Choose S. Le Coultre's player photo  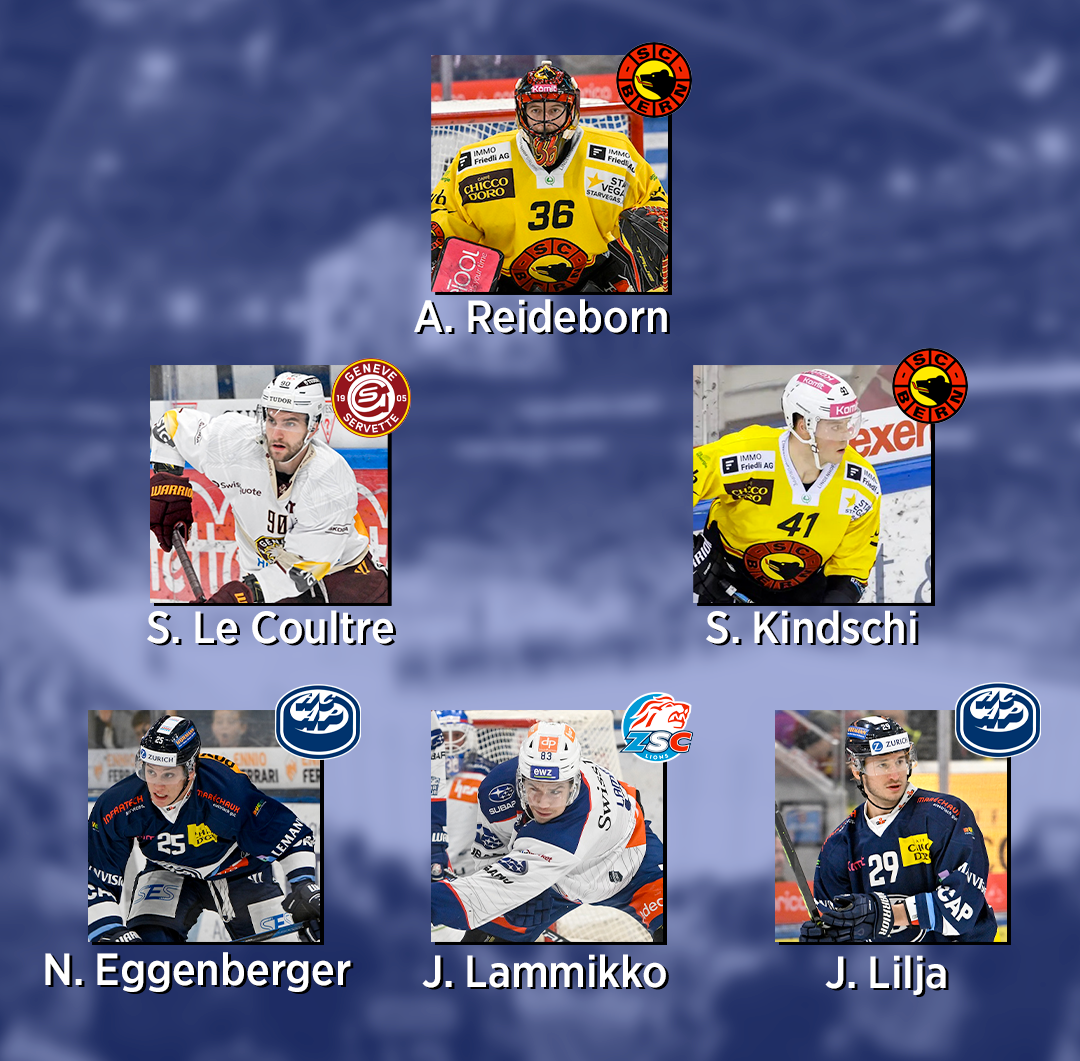[269, 485]
